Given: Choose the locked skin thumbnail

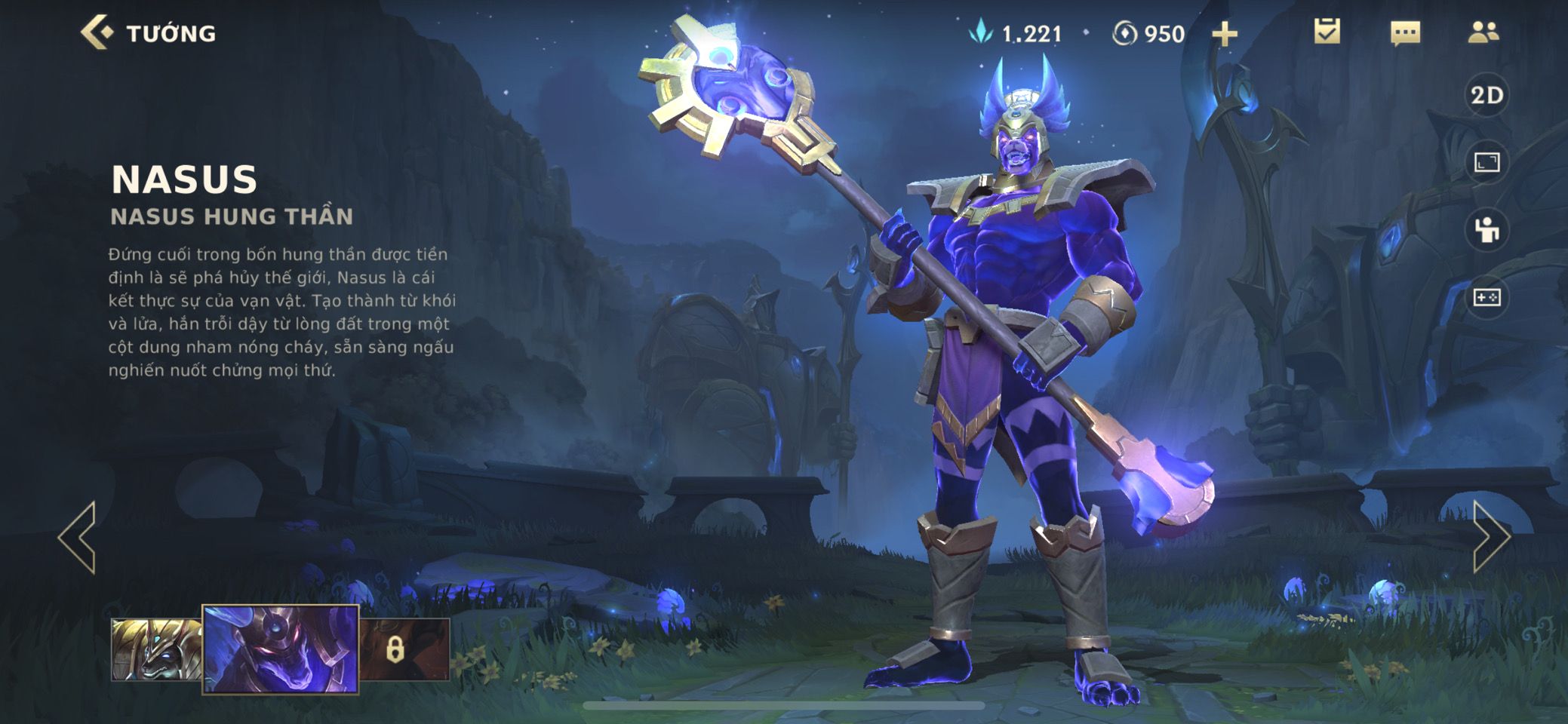Looking at the screenshot, I should [x=404, y=649].
